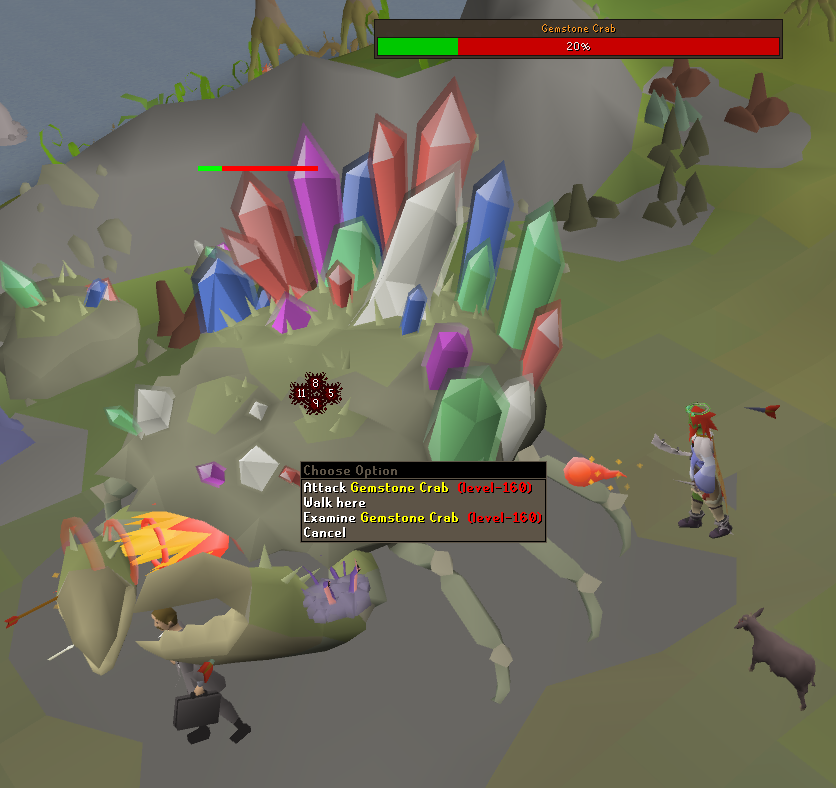Select the Walk here option
The image size is (836, 788).
(x=335, y=503)
